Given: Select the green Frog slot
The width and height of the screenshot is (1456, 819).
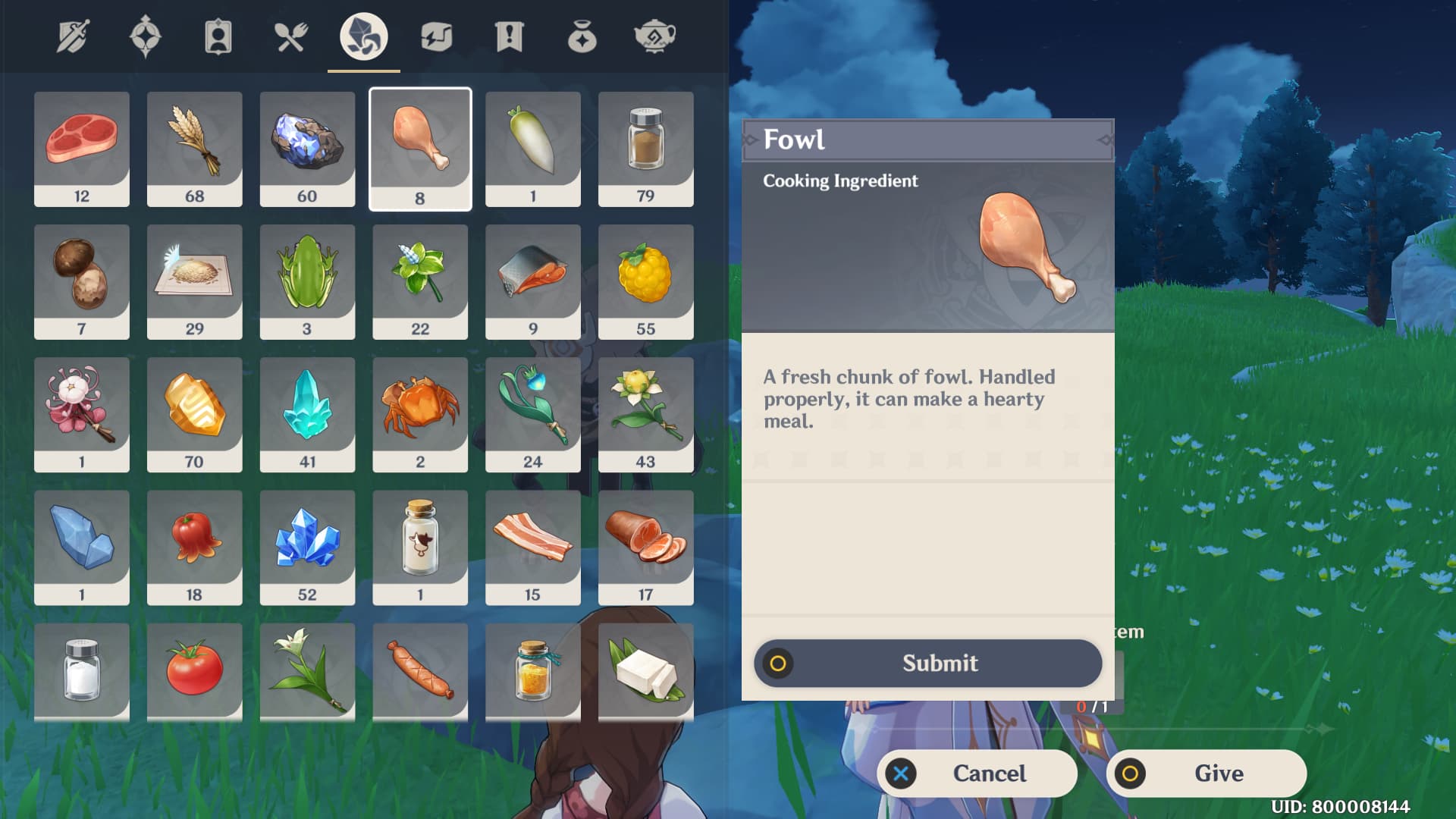Looking at the screenshot, I should 307,281.
